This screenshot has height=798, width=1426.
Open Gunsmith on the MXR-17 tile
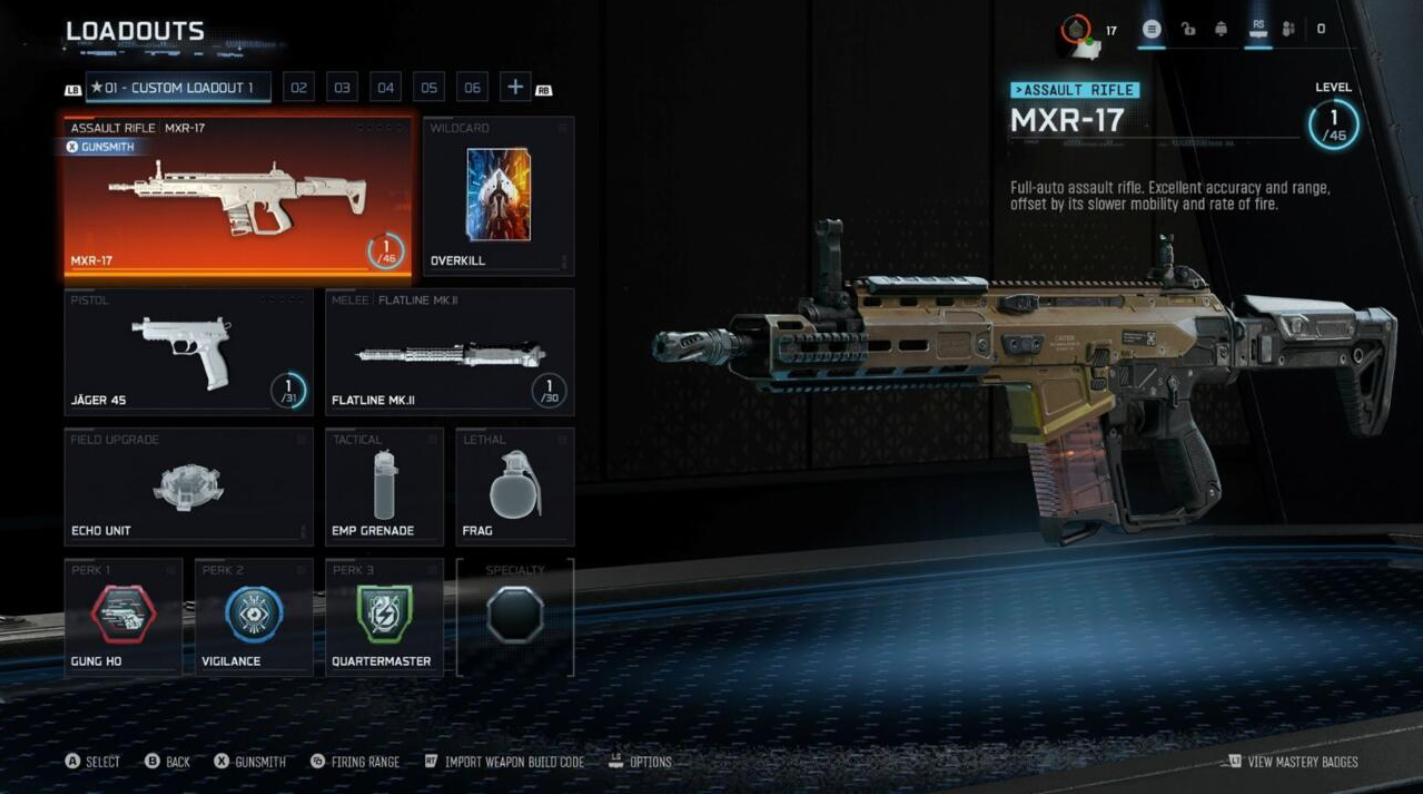click(99, 147)
